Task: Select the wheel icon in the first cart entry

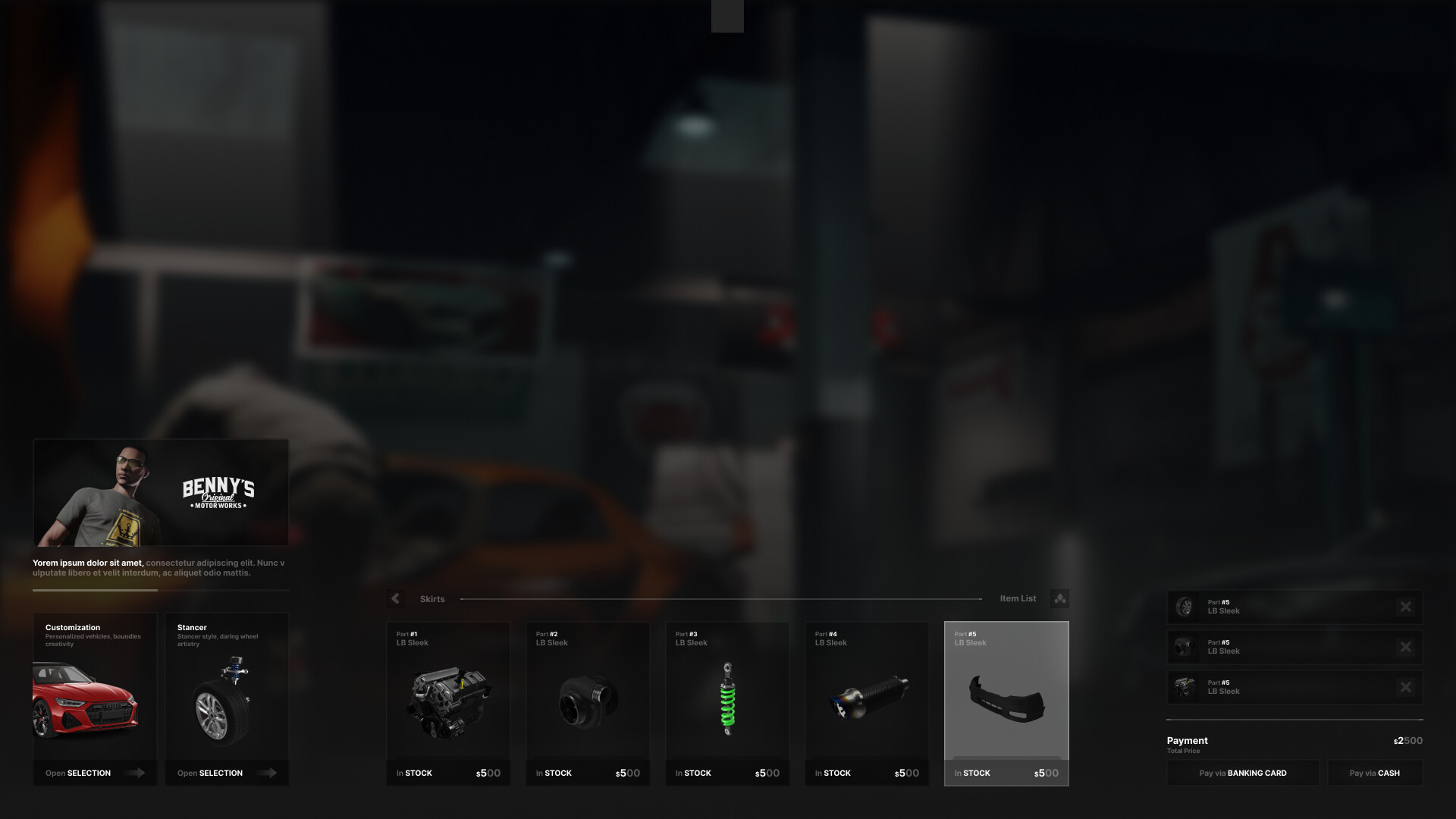Action: point(1184,606)
